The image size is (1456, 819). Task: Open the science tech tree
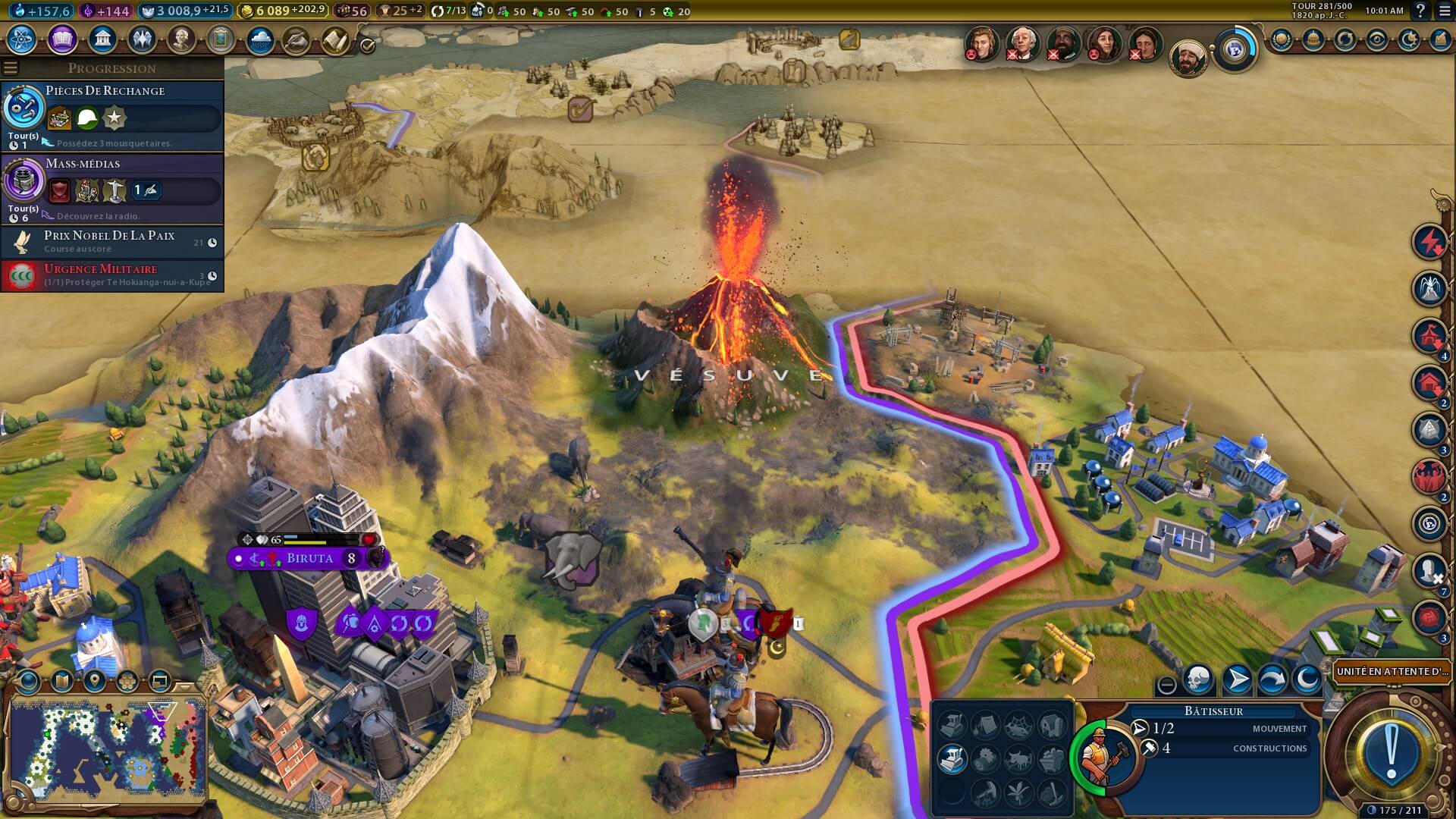pyautogui.click(x=22, y=39)
